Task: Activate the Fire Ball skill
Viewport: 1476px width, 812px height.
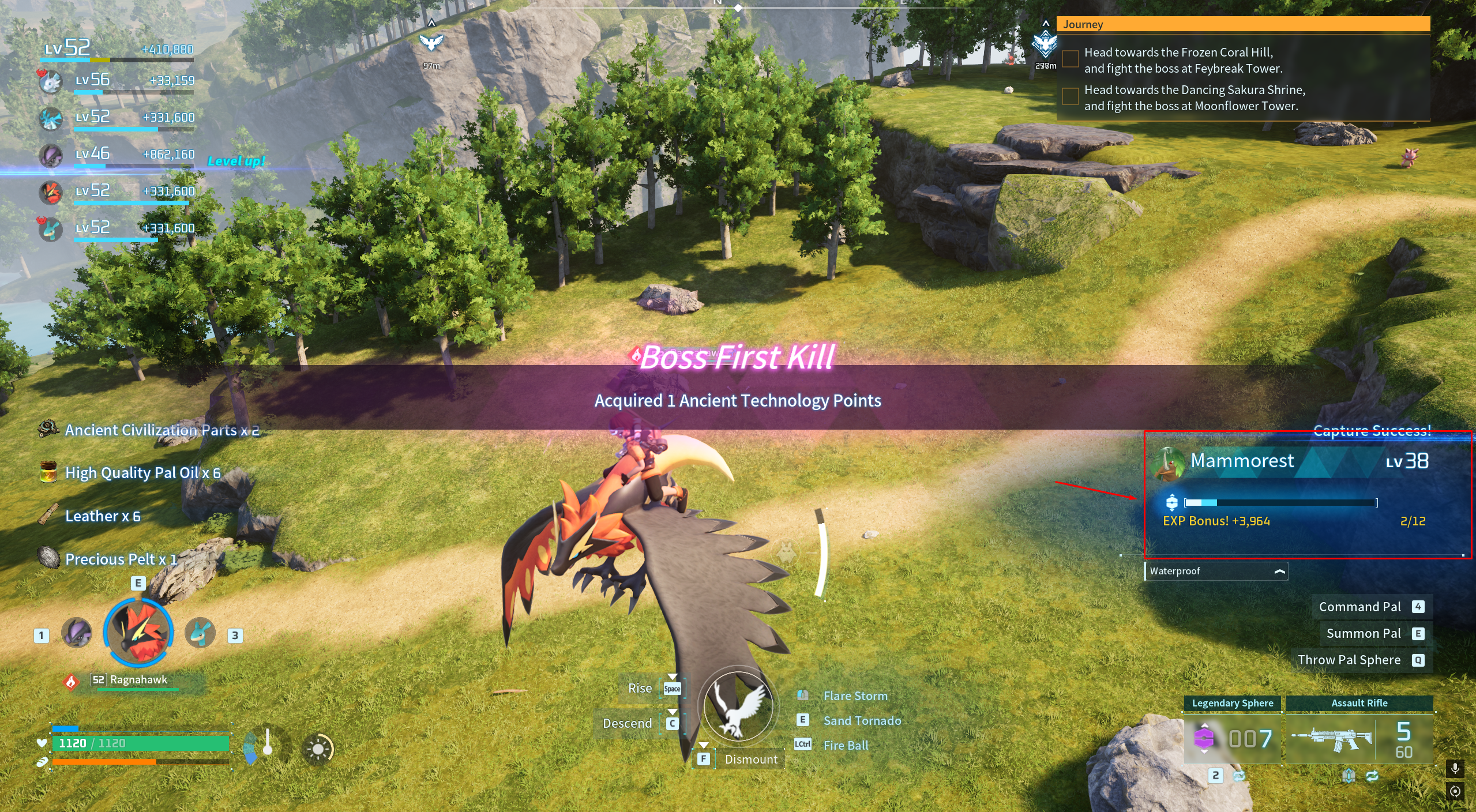Action: 846,746
